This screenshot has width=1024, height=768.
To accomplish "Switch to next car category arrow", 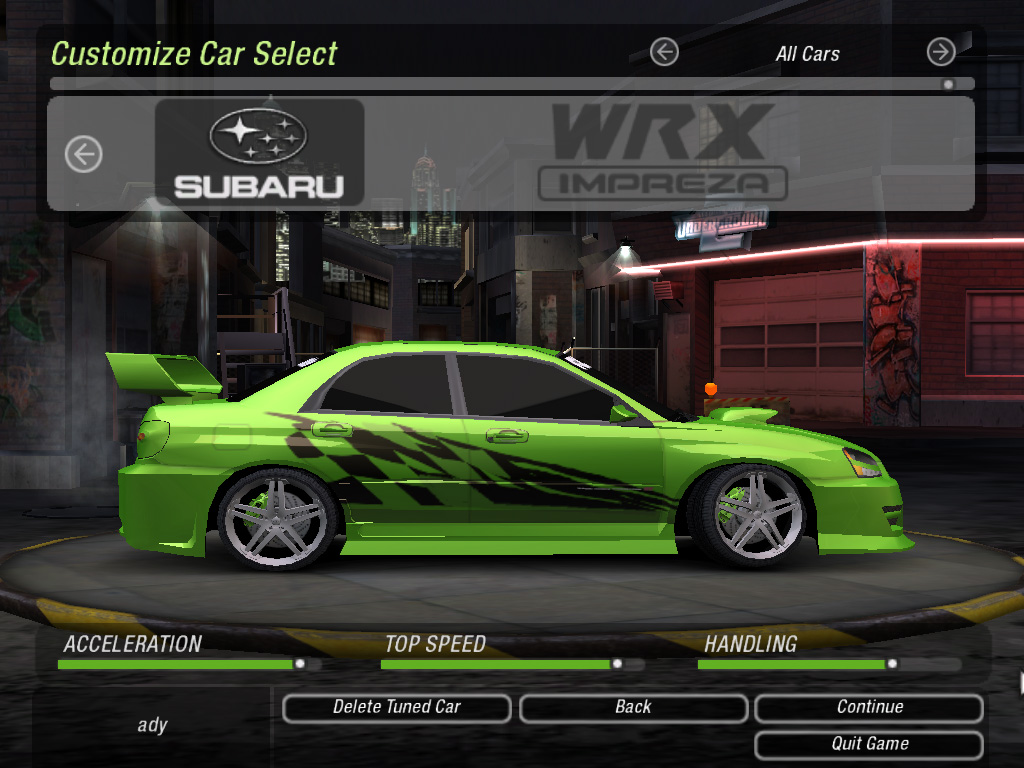I will point(940,52).
